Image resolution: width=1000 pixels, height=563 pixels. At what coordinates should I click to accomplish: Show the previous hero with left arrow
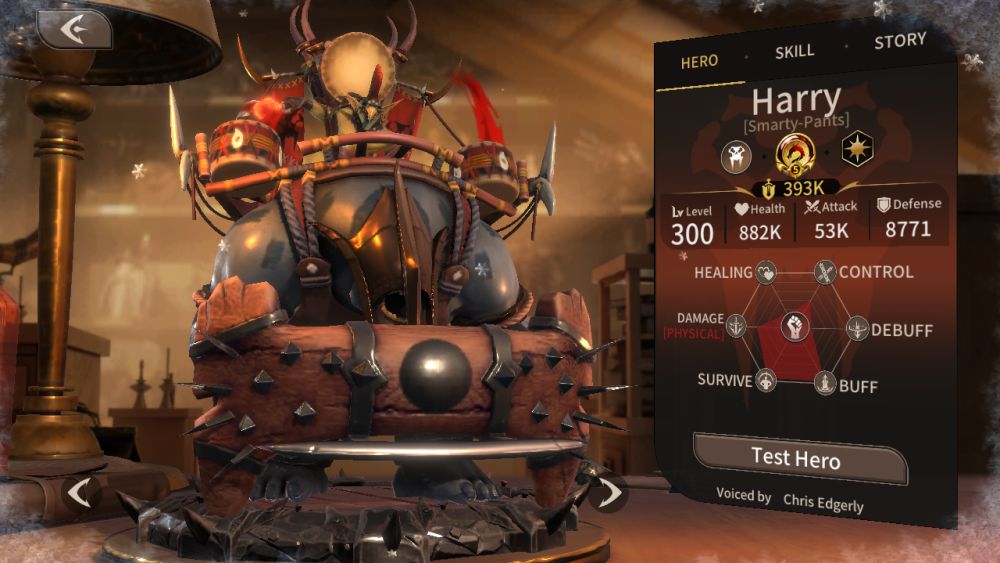pyautogui.click(x=81, y=491)
